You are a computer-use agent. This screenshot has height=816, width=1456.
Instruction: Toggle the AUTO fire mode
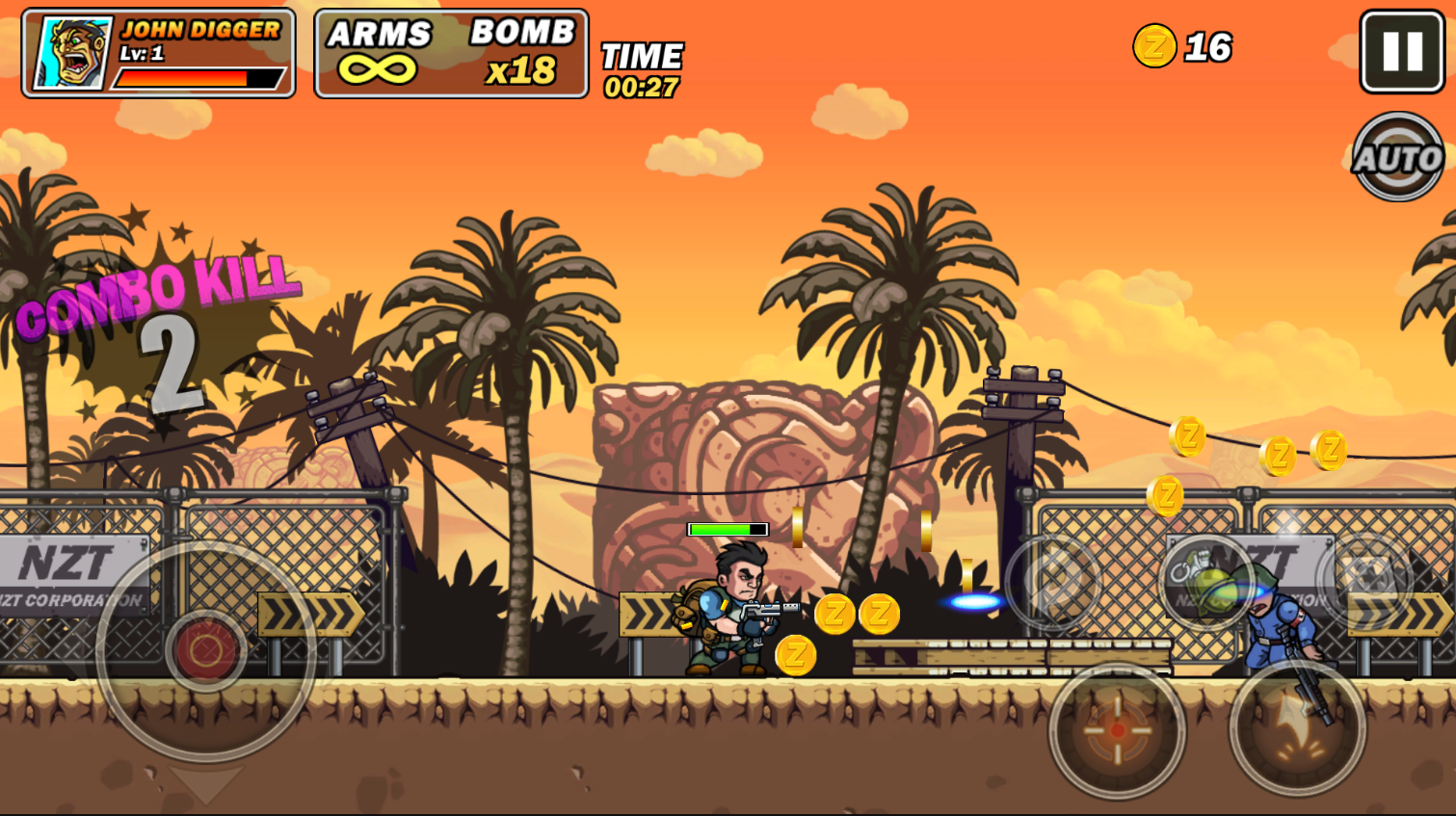click(1397, 157)
